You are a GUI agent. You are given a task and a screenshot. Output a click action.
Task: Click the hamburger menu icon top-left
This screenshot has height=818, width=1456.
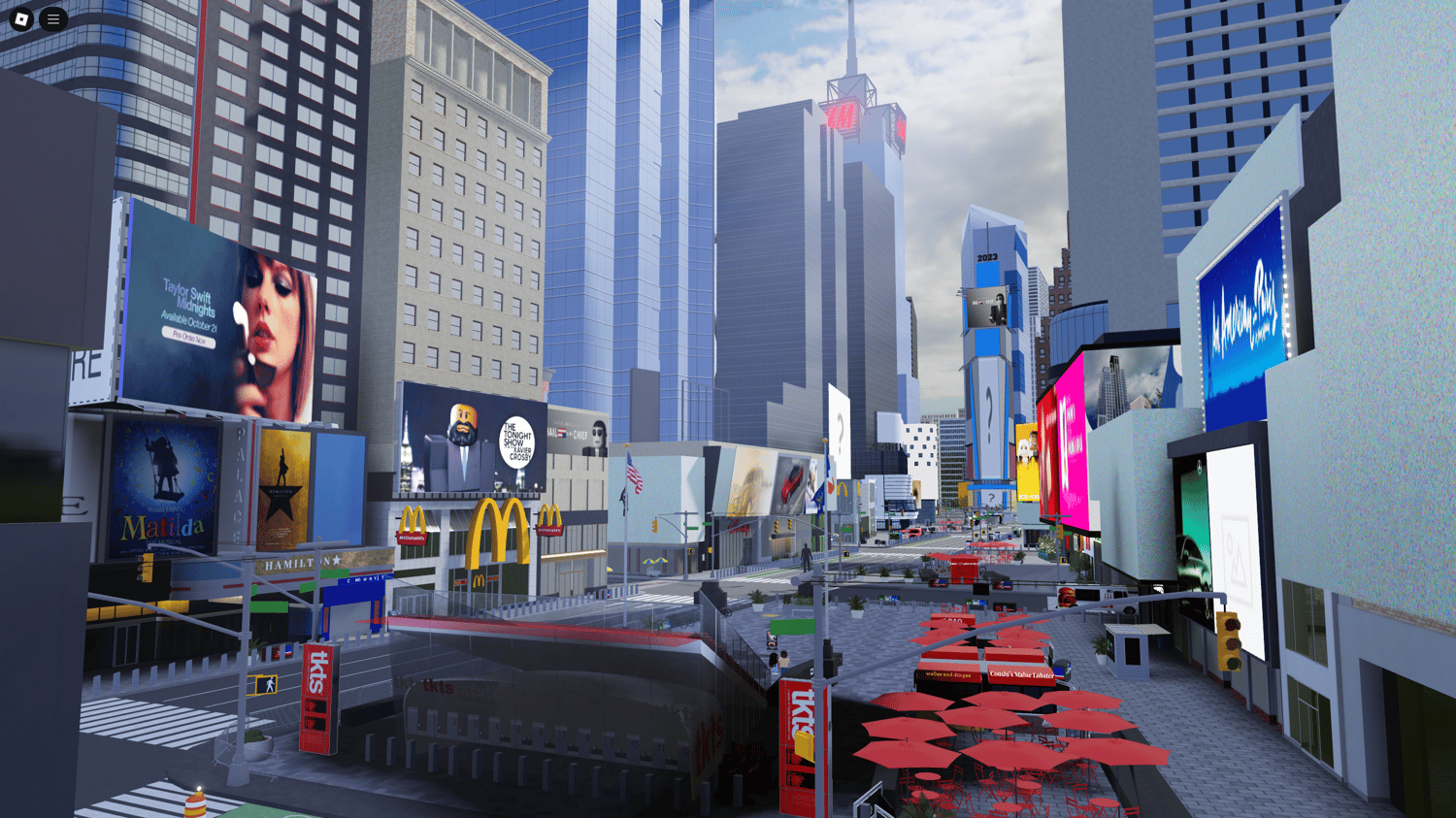coord(52,18)
